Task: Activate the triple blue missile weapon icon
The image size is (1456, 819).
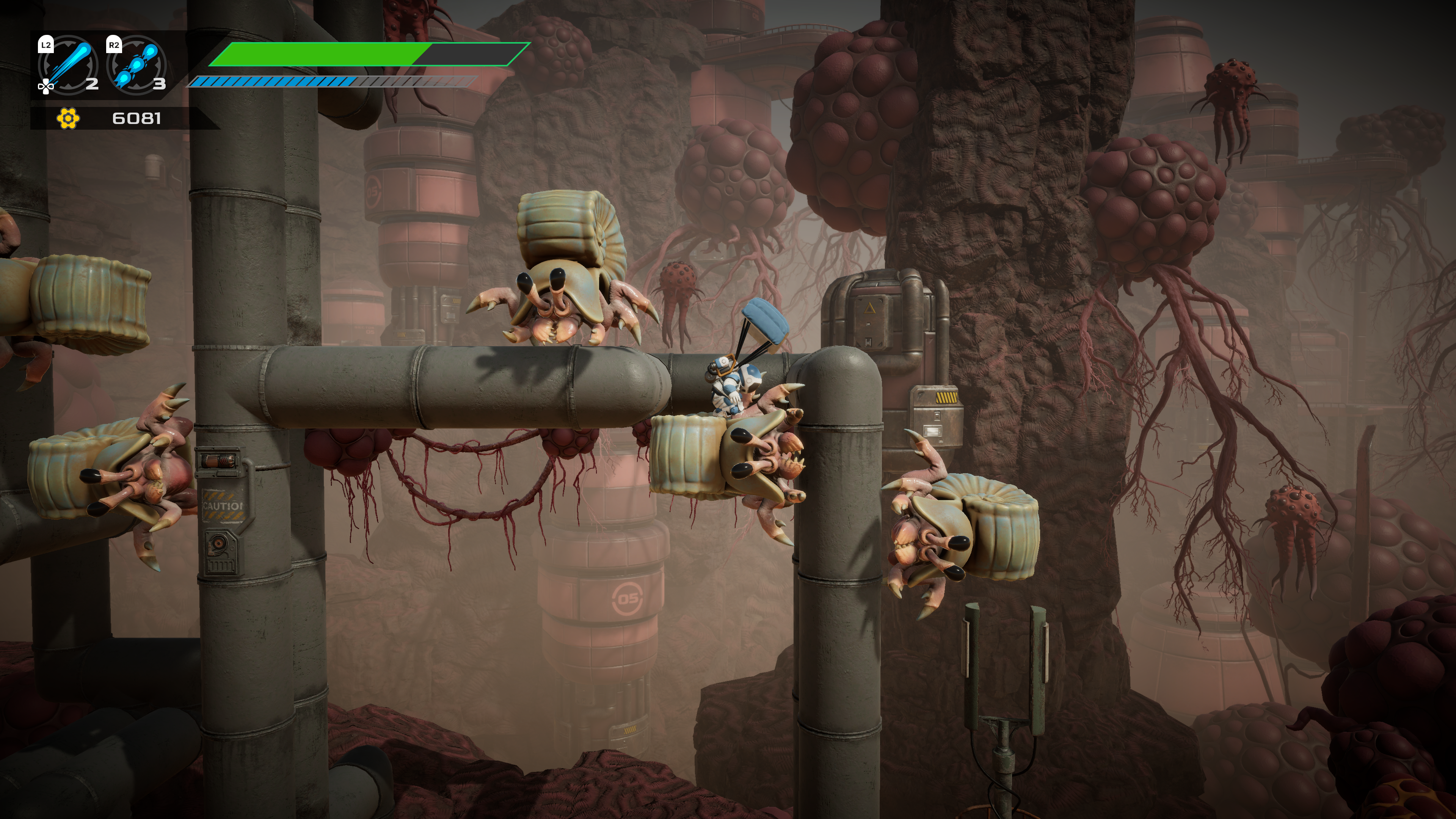Action: click(x=136, y=64)
